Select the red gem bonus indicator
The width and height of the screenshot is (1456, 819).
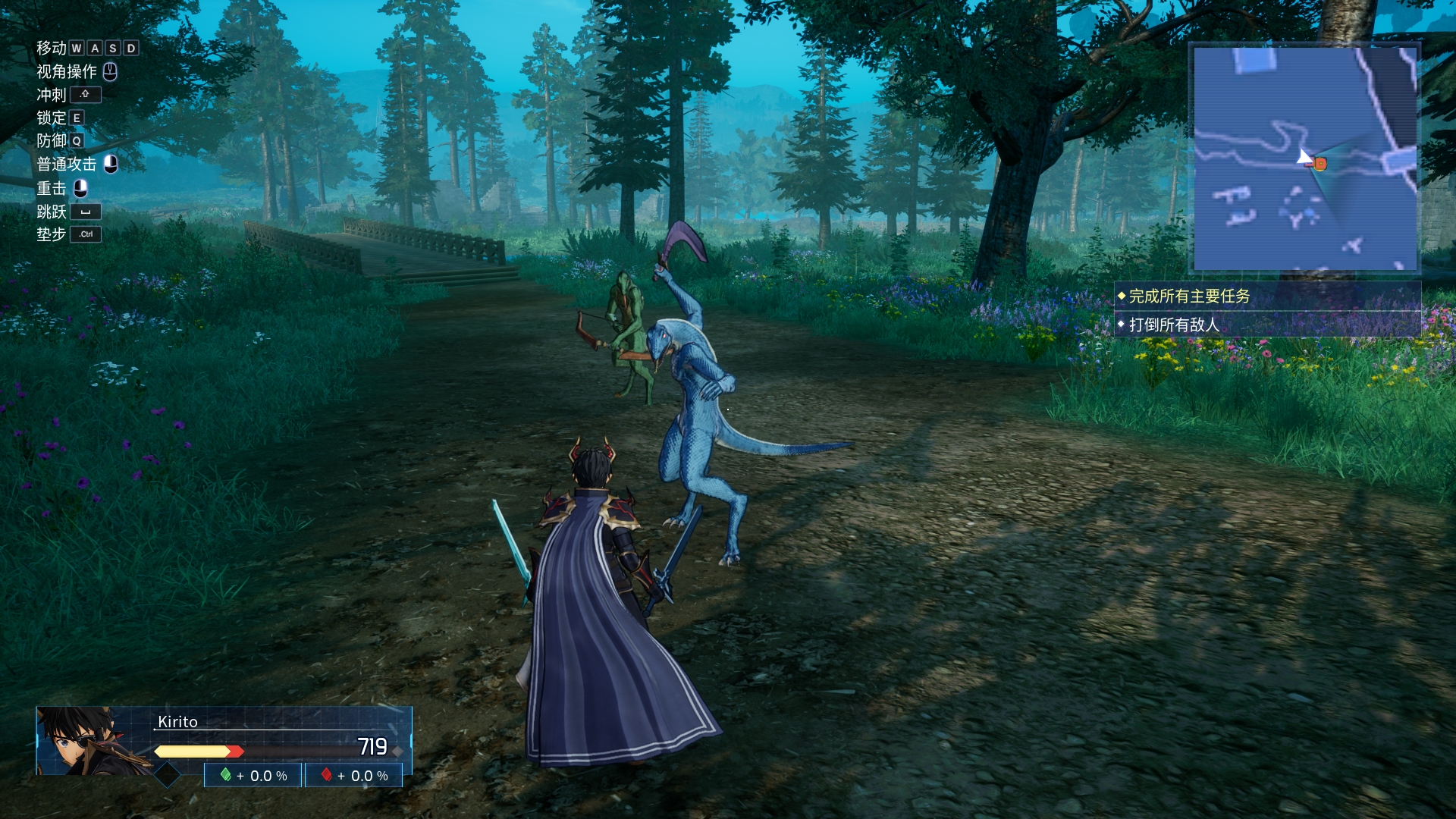354,776
